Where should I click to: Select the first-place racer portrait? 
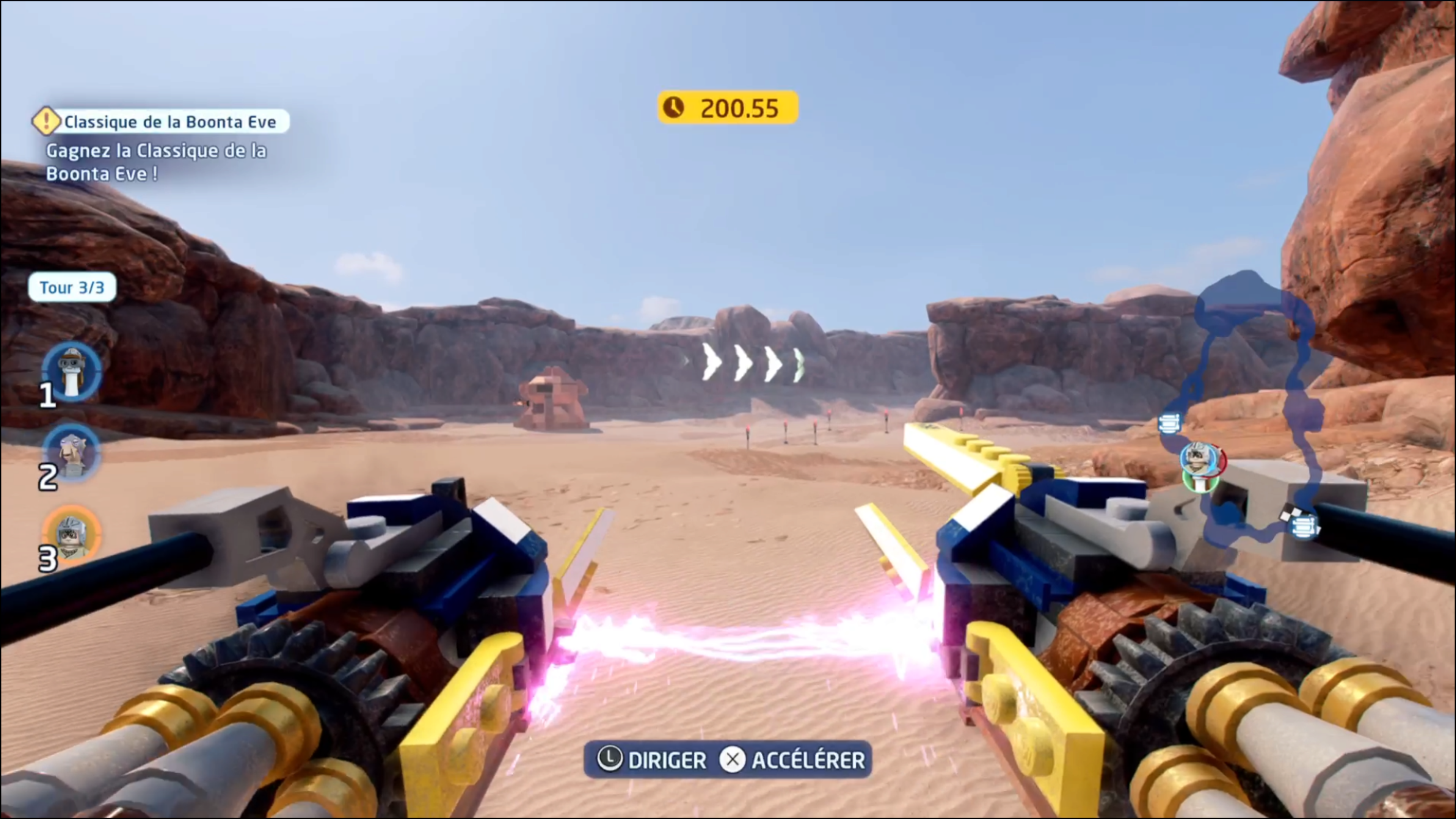coord(72,370)
